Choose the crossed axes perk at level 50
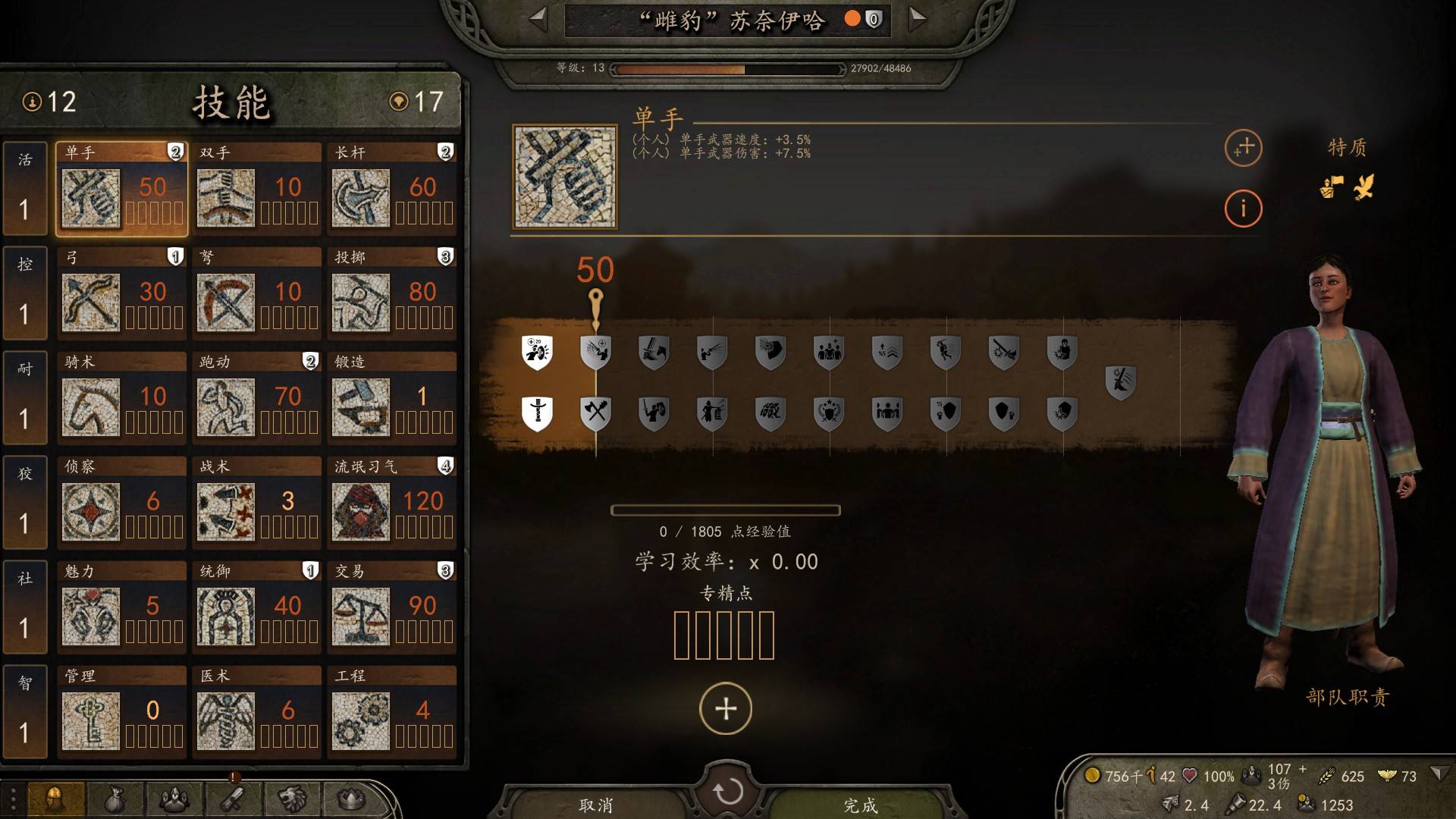Viewport: 1456px width, 819px height. click(596, 412)
